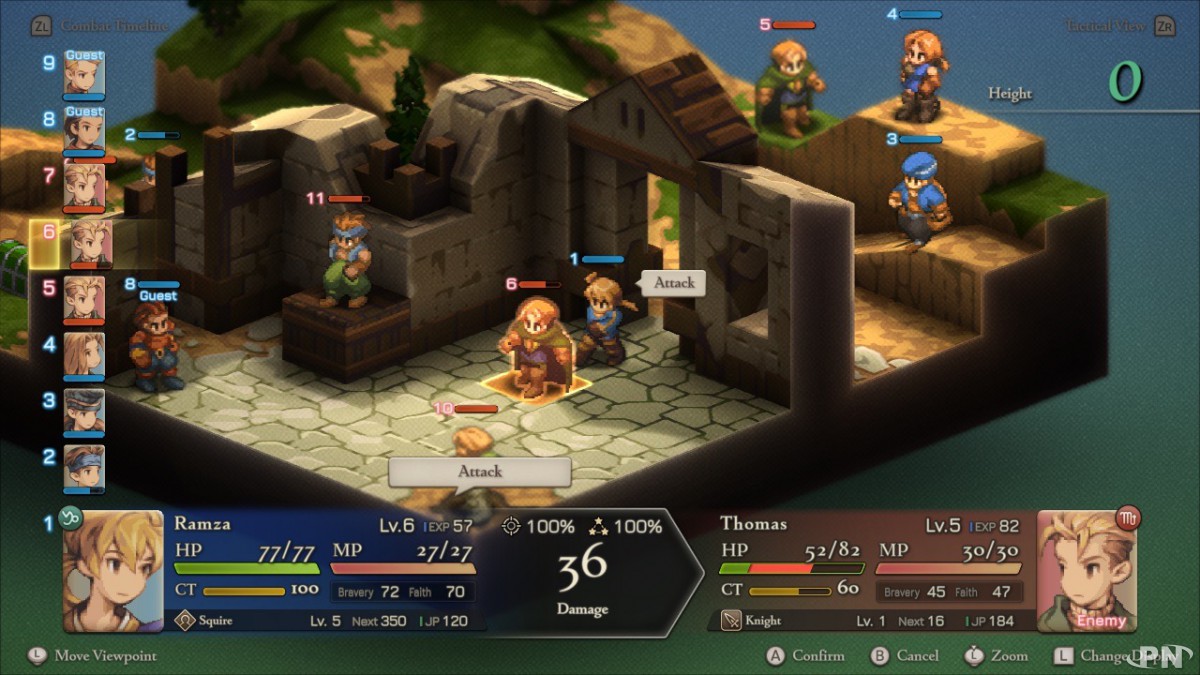Click the Attack speech bubble beside Ramza
The height and width of the screenshot is (675, 1200).
pos(674,283)
